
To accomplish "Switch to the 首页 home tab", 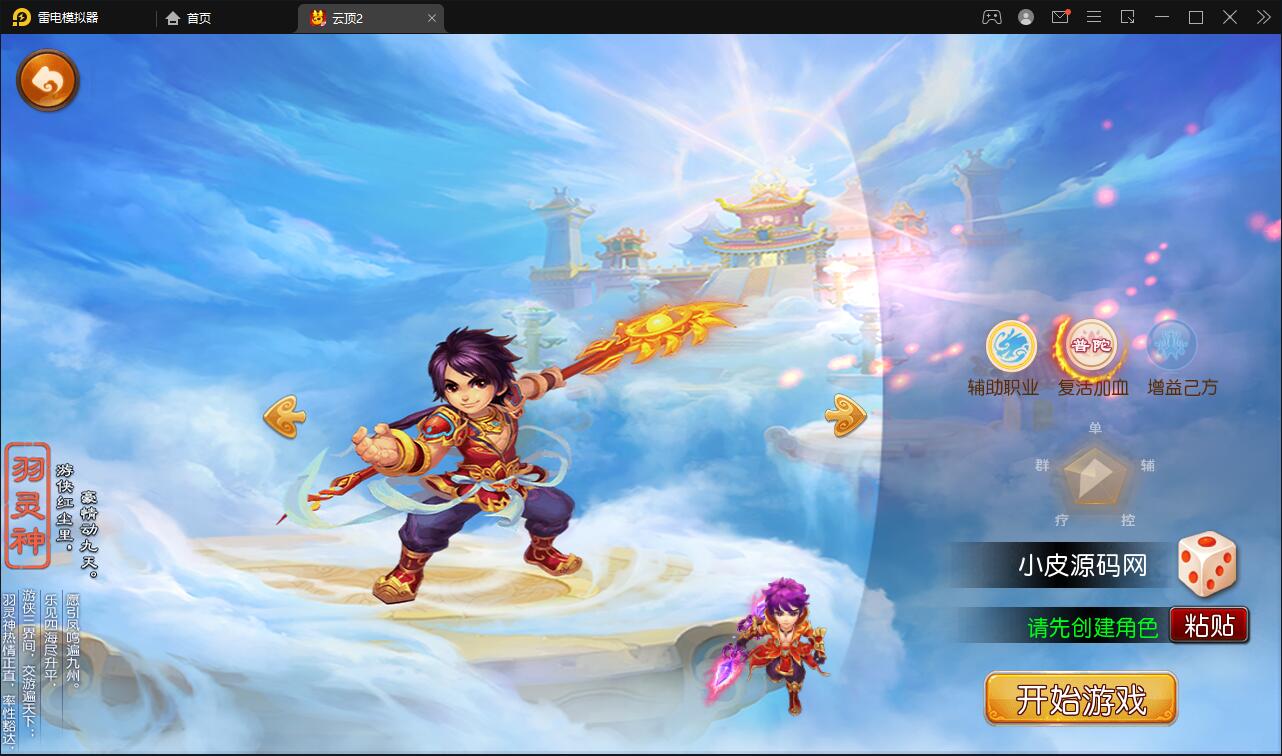I will (189, 18).
